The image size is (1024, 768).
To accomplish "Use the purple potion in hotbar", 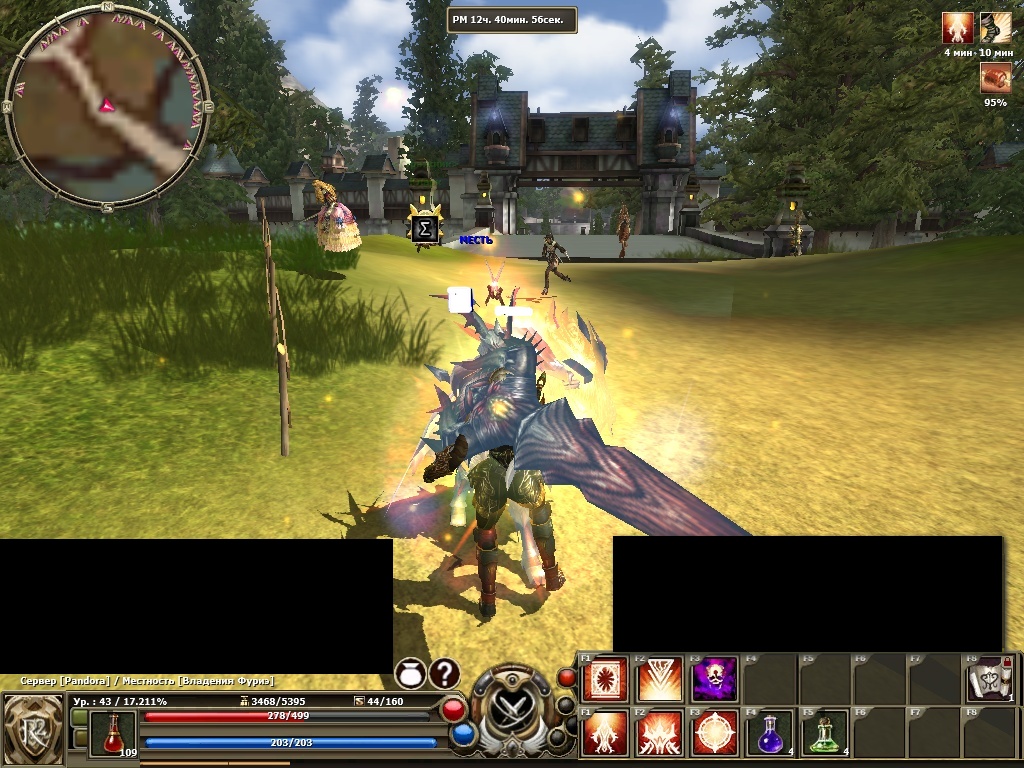I will pyautogui.click(x=768, y=732).
